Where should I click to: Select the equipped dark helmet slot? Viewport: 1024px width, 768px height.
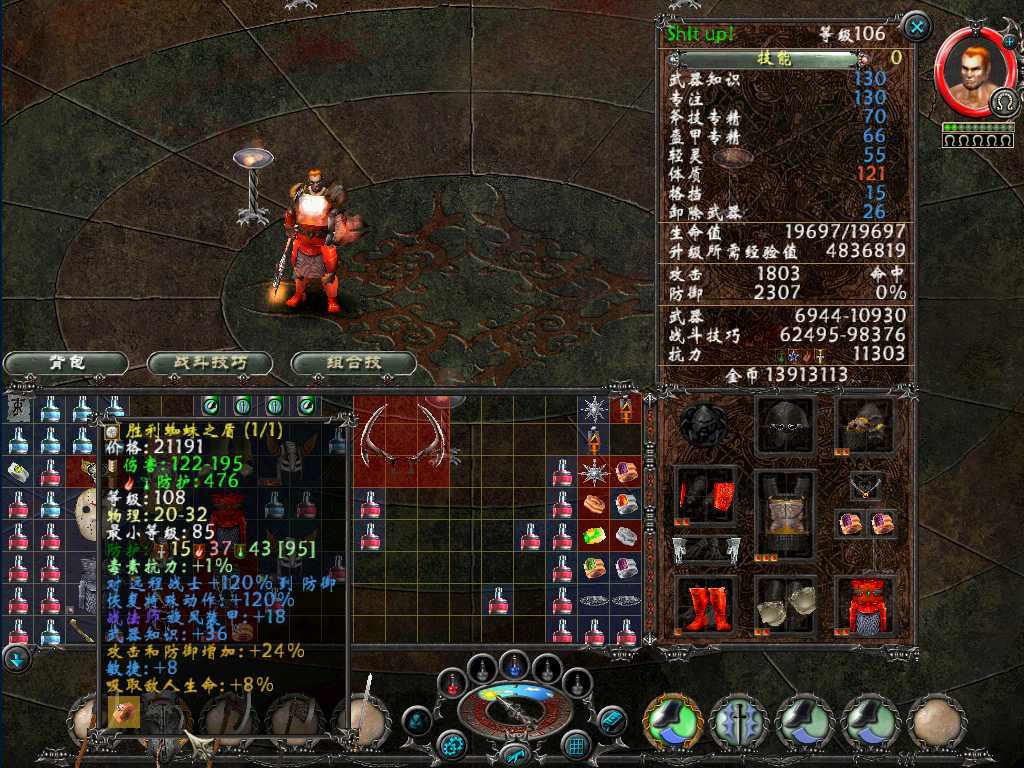(785, 426)
